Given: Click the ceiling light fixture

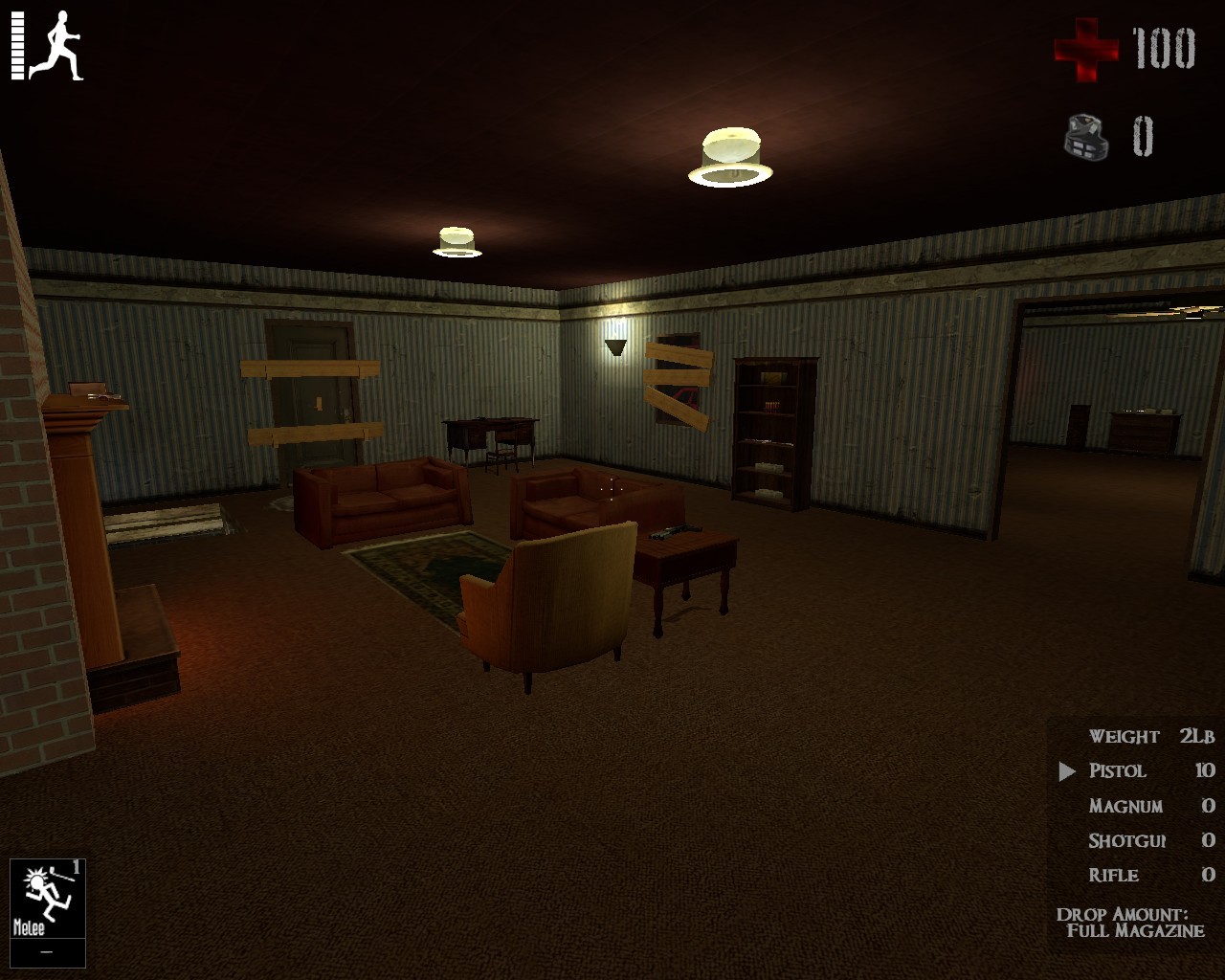Looking at the screenshot, I should (x=729, y=153).
